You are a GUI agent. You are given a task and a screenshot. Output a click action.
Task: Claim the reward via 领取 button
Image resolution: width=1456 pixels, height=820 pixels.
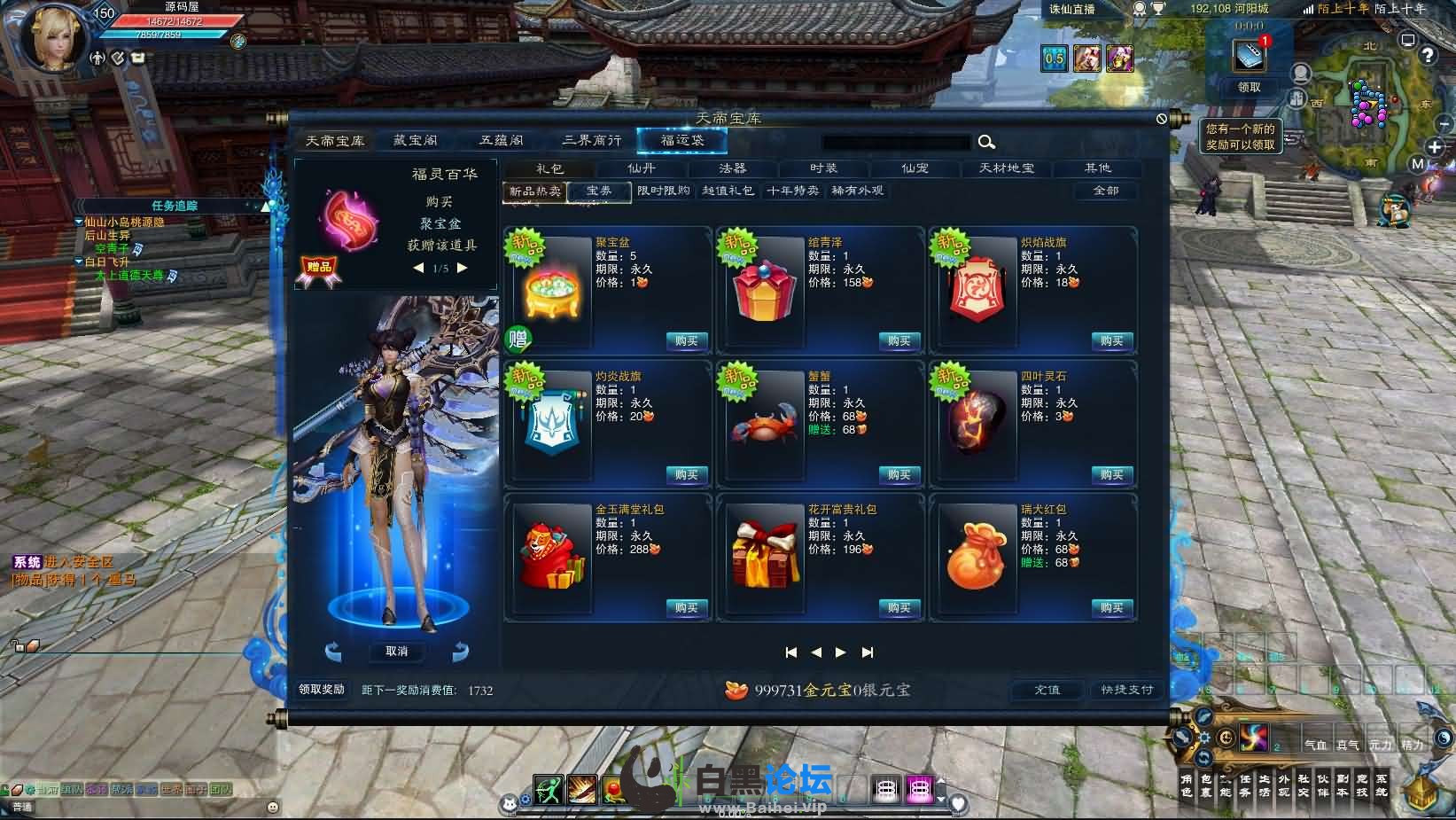tap(1249, 88)
